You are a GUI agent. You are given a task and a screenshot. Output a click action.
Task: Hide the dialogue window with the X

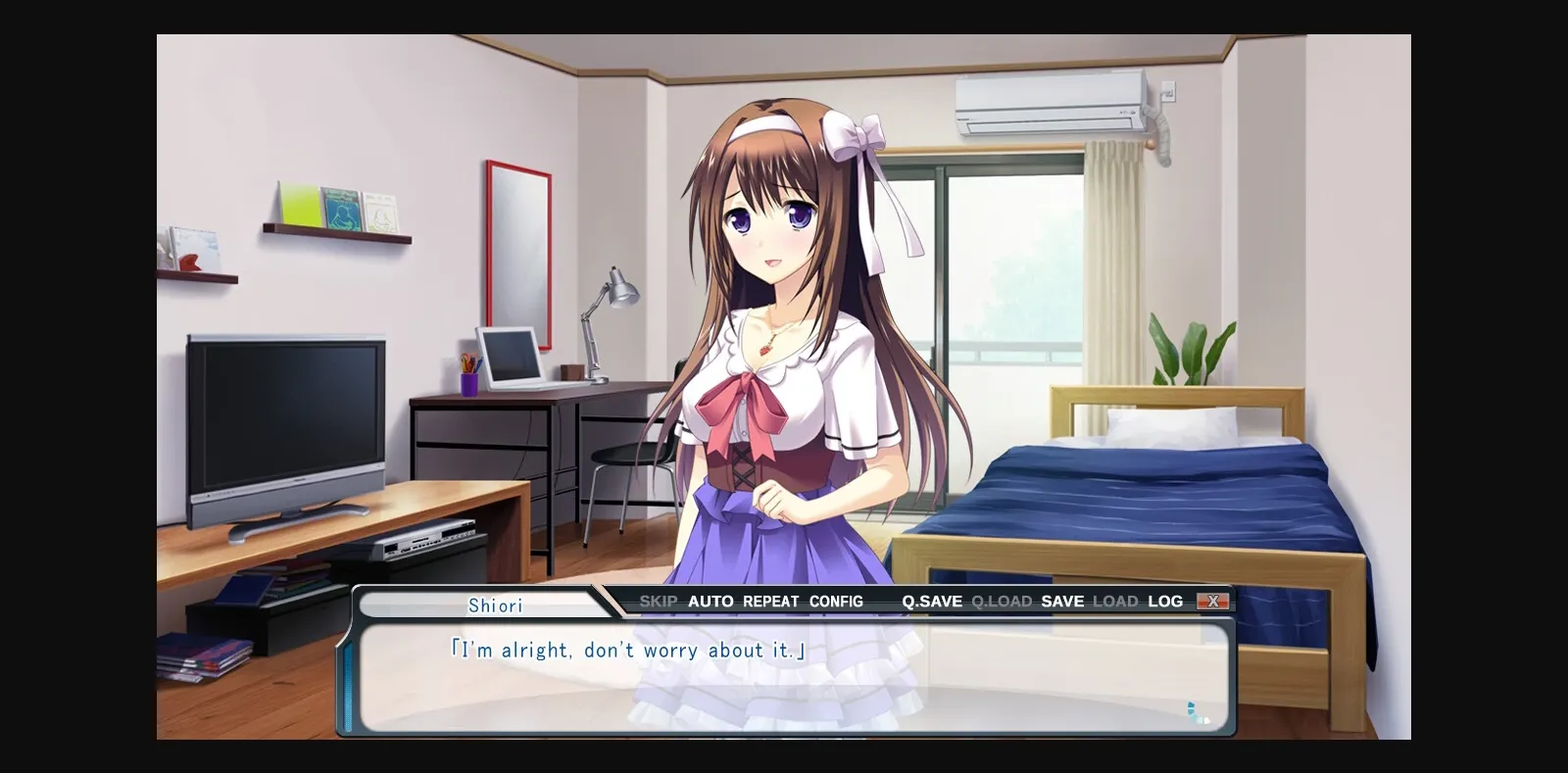pos(1215,600)
